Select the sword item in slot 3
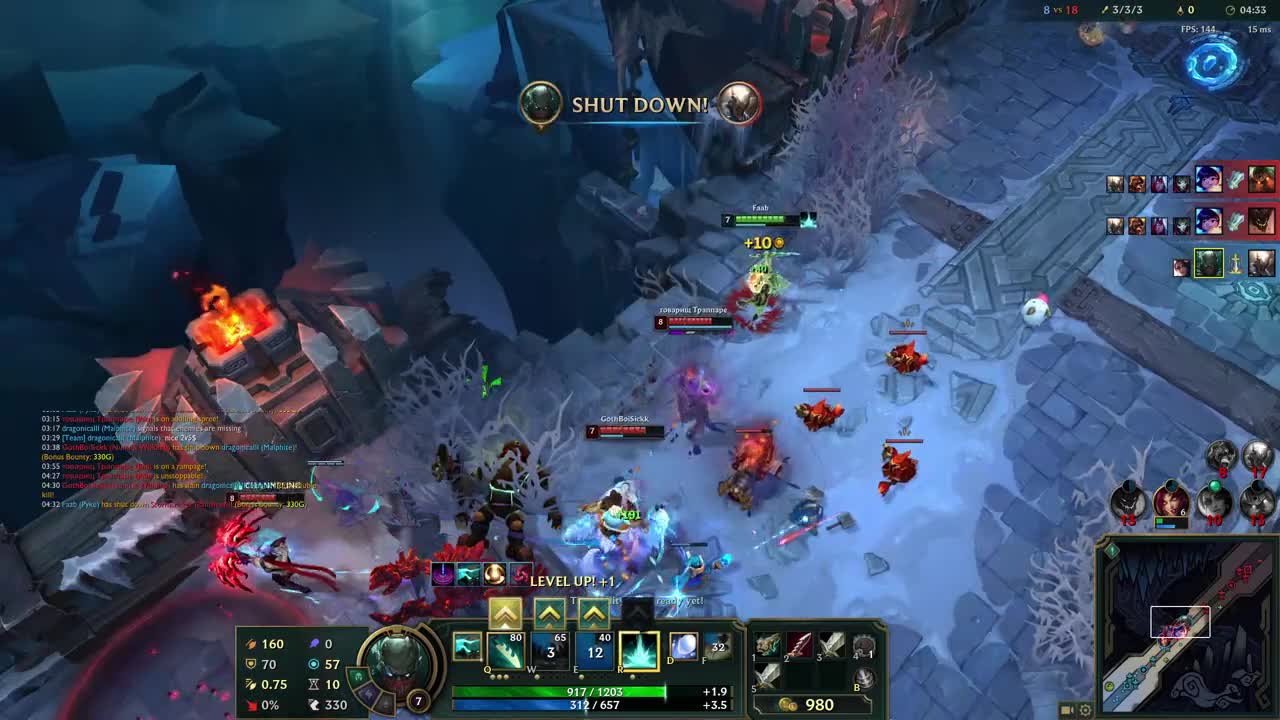This screenshot has width=1280, height=720. (832, 646)
